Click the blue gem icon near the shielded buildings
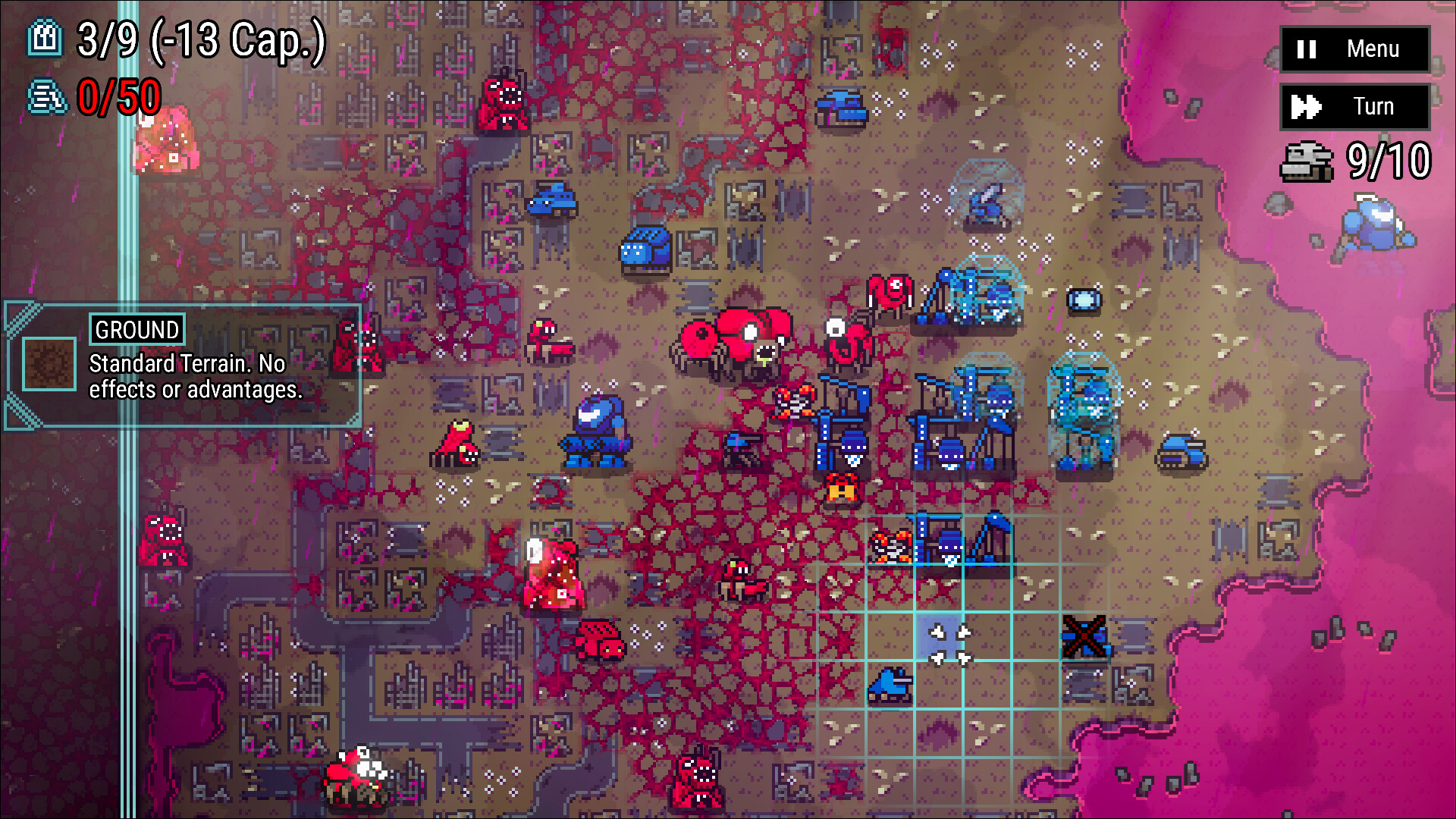Screen dimensions: 1456x819 (1086, 300)
